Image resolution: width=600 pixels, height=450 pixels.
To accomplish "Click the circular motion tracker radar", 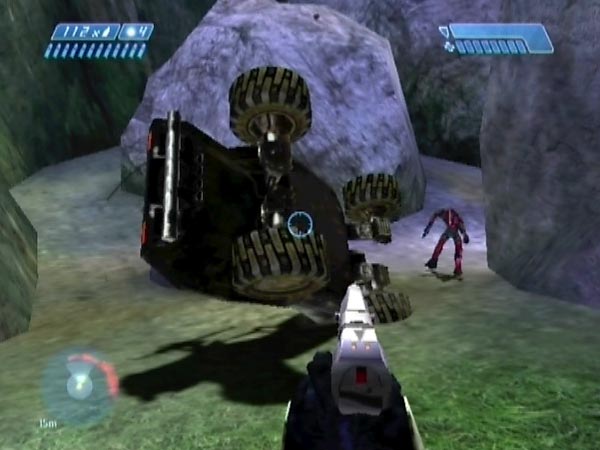I will coord(78,387).
